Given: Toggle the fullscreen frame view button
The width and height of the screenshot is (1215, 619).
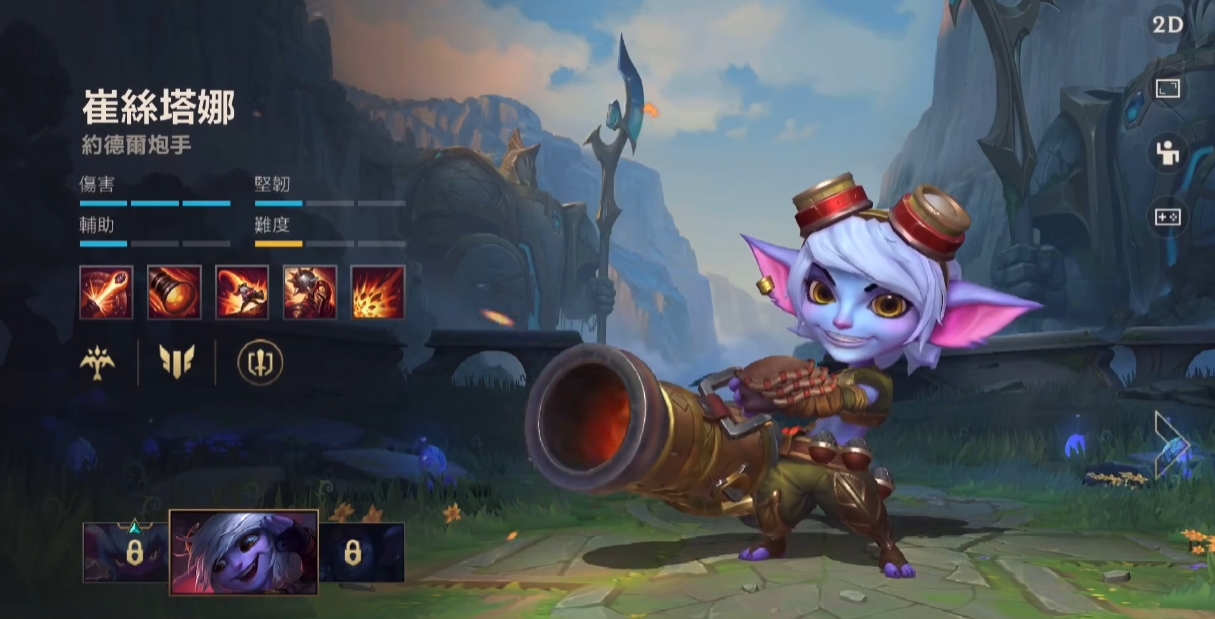Looking at the screenshot, I should pyautogui.click(x=1167, y=89).
